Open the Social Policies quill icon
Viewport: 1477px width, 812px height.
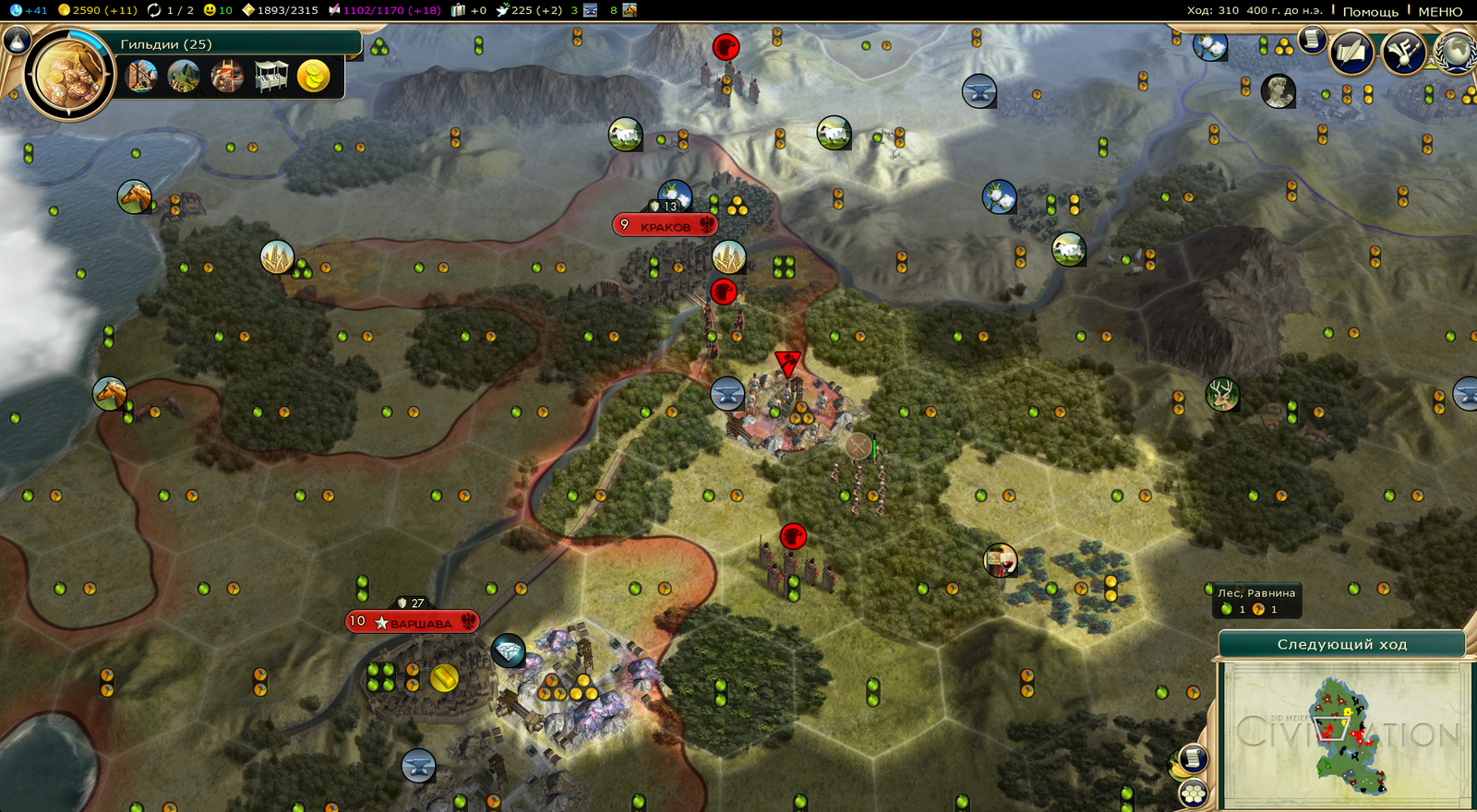point(1351,51)
